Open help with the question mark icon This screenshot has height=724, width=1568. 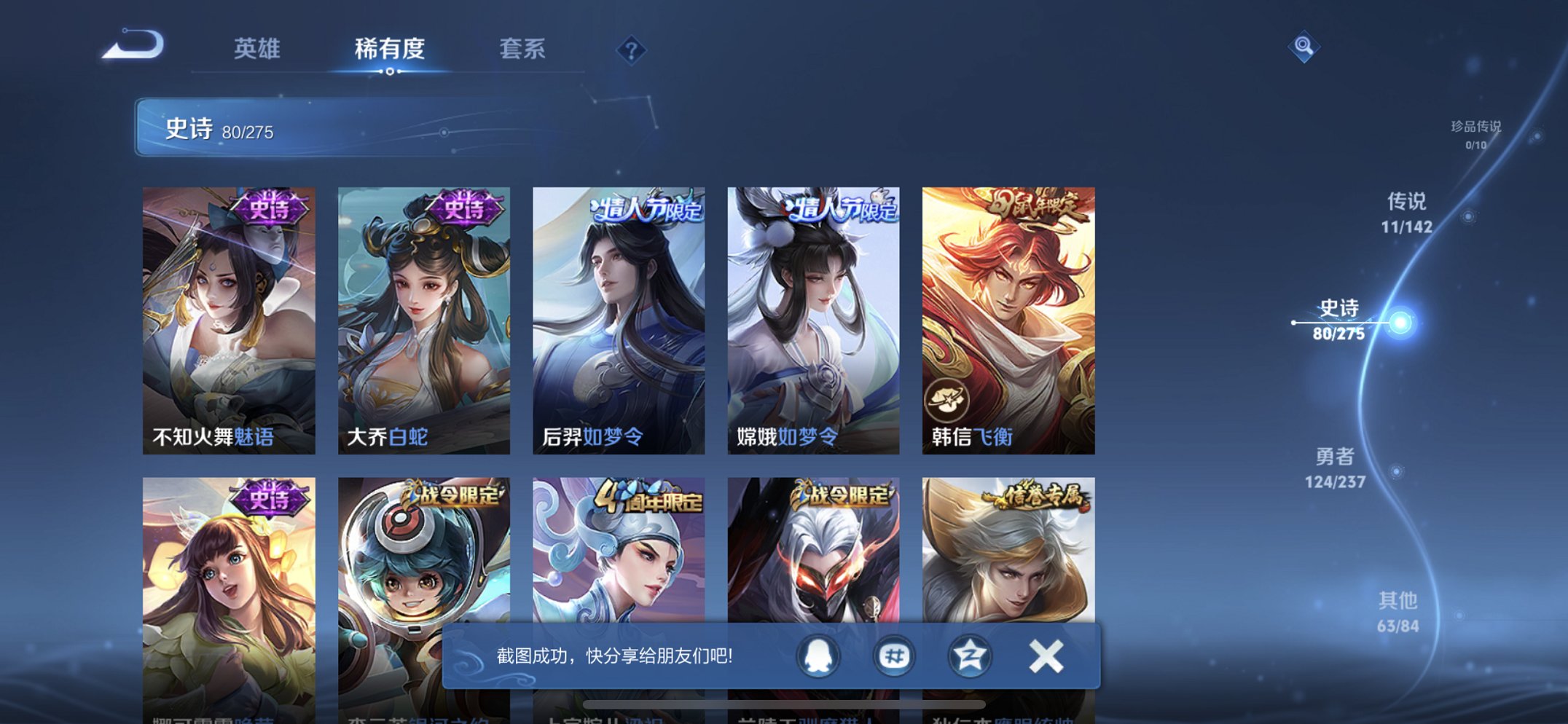[631, 51]
